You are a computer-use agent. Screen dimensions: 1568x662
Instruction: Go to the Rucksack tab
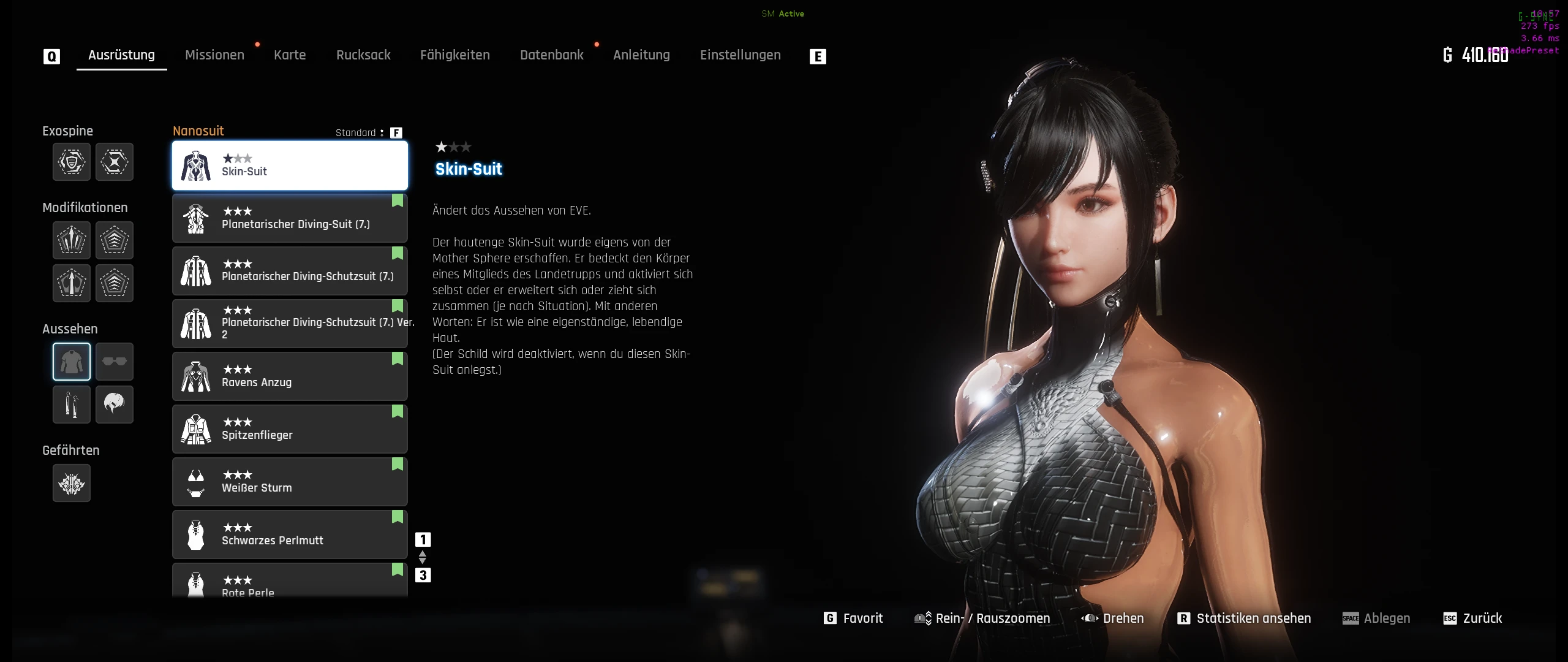point(363,55)
